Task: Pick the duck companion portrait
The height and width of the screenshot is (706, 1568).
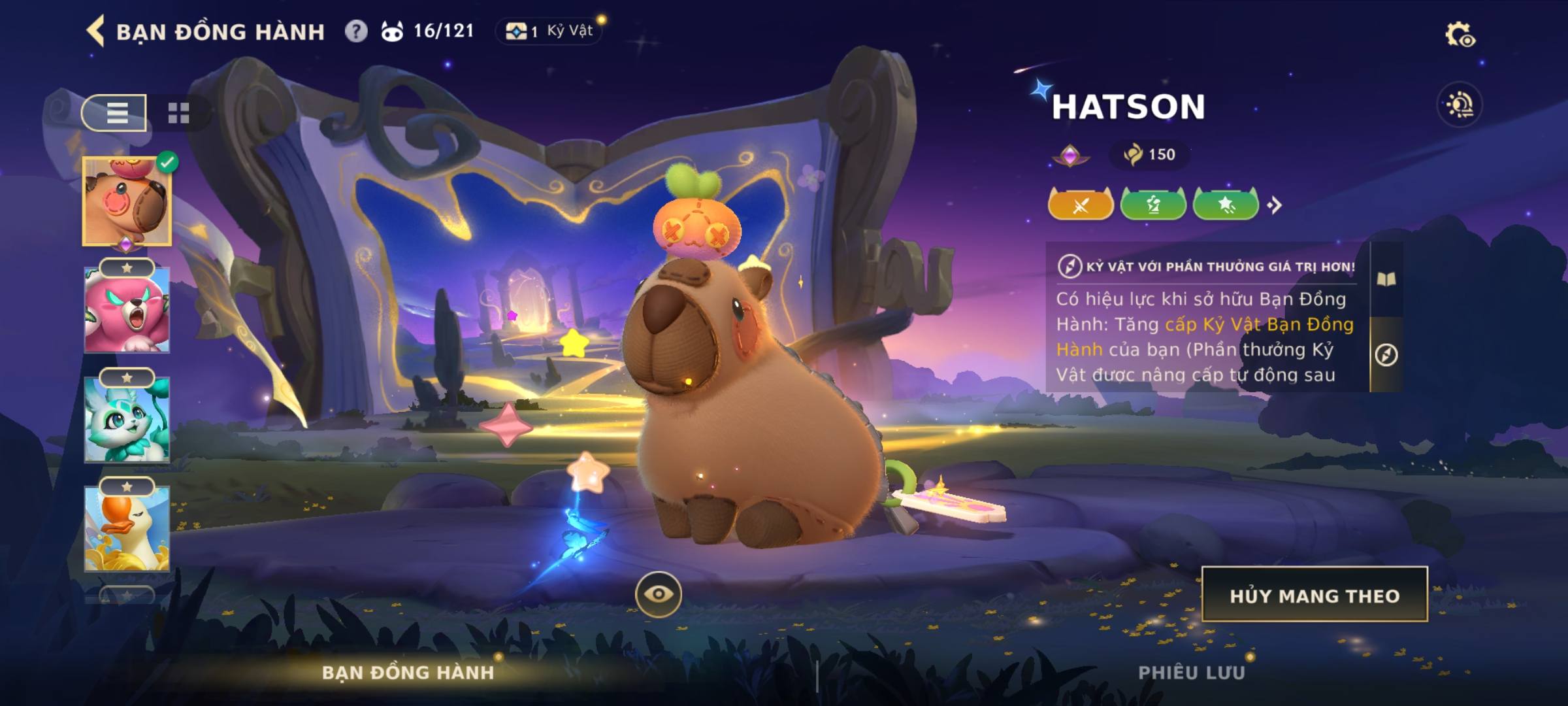Action: [x=127, y=528]
